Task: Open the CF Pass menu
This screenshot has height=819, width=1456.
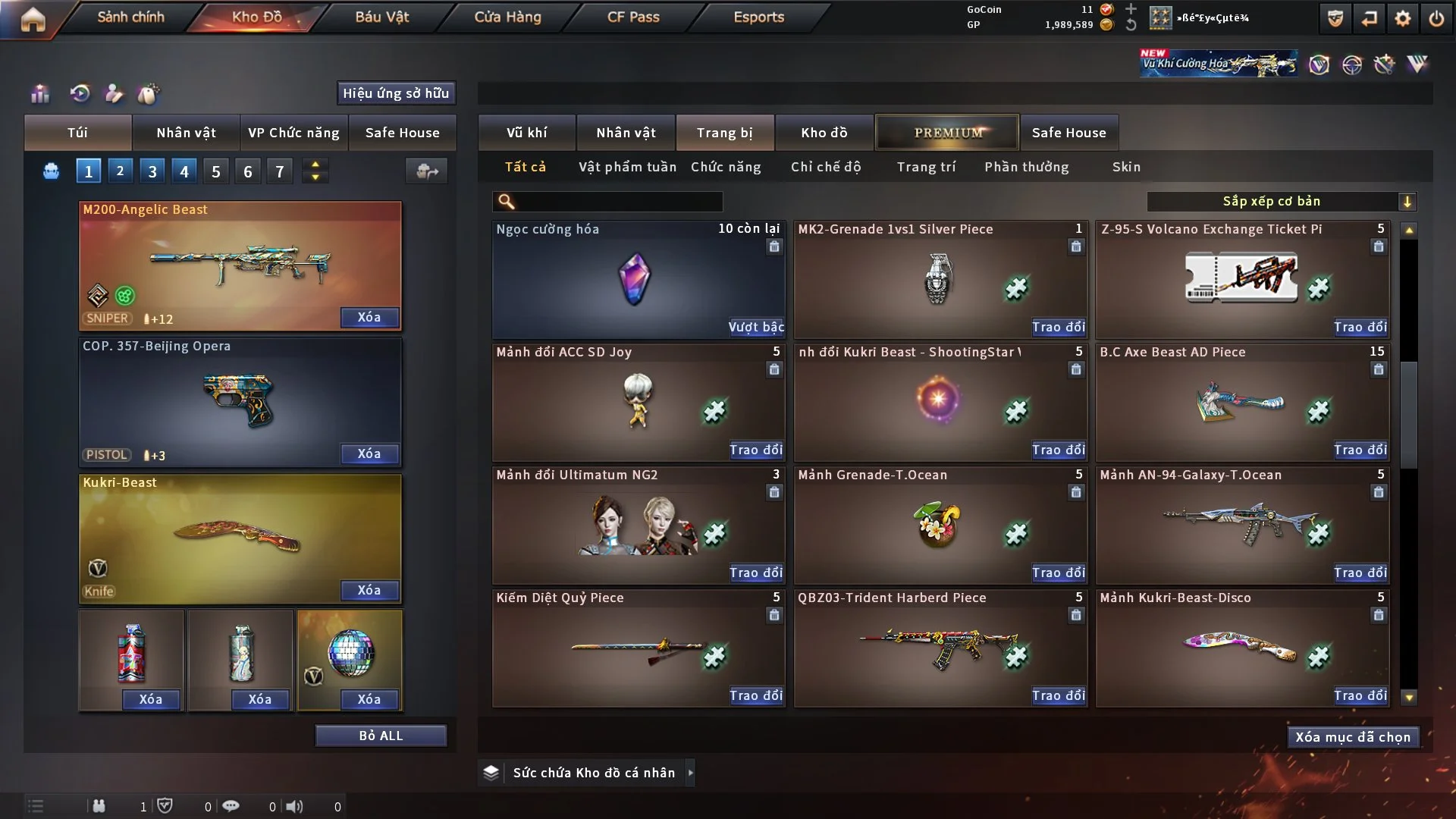Action: click(x=633, y=17)
